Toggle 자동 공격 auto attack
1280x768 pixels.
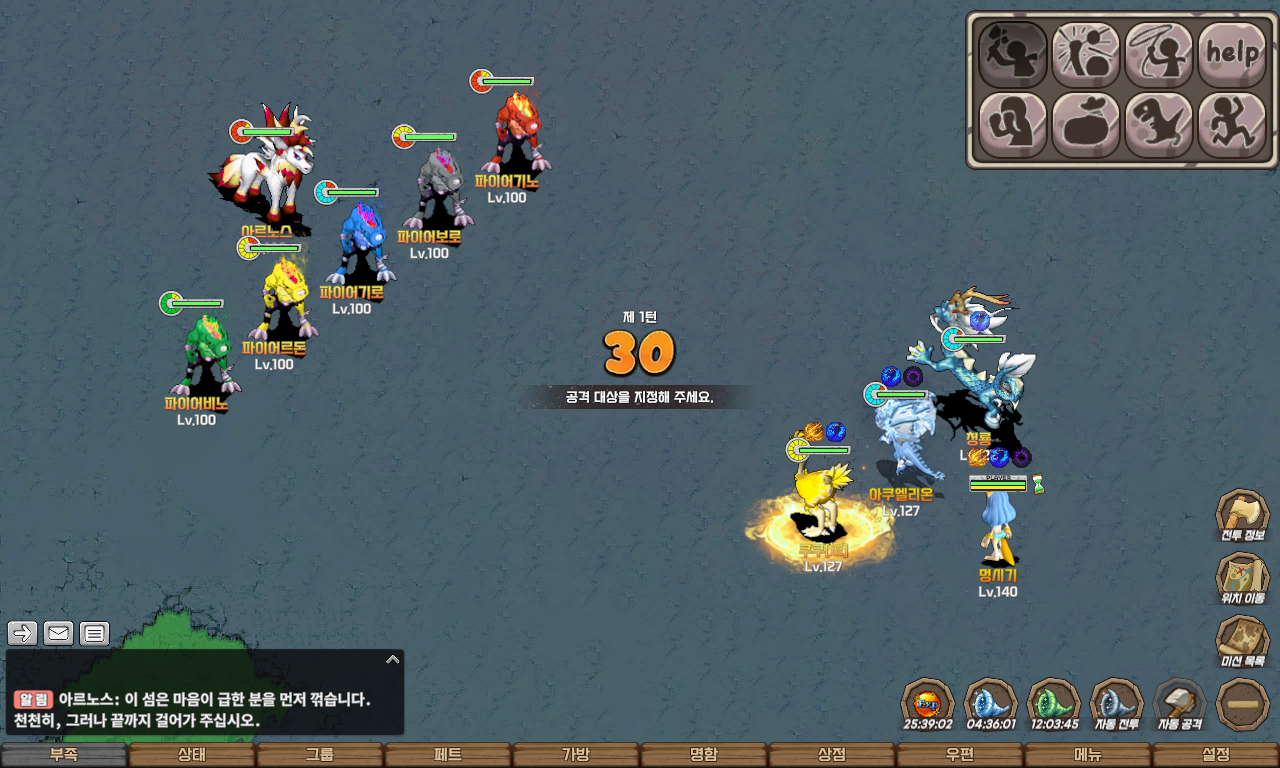pos(1180,704)
